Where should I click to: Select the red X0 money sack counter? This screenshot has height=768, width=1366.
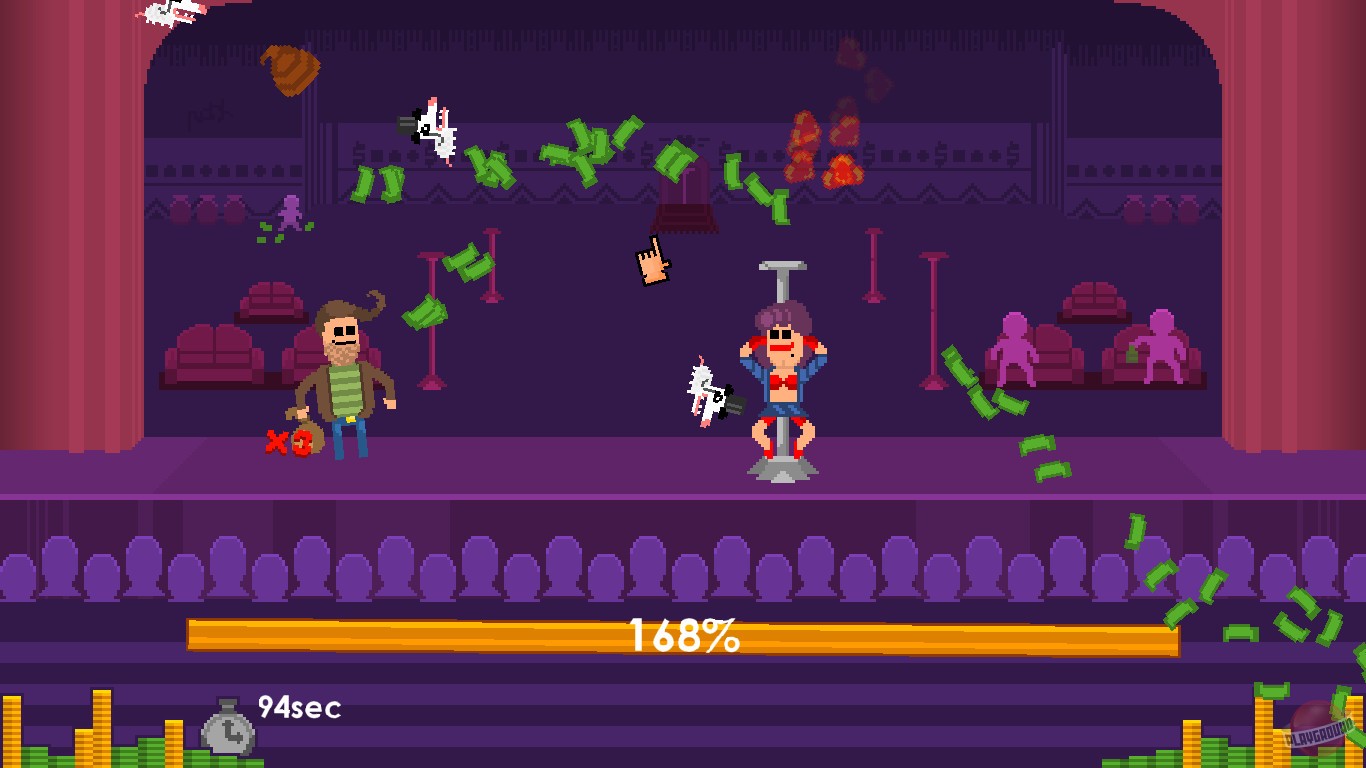point(290,443)
